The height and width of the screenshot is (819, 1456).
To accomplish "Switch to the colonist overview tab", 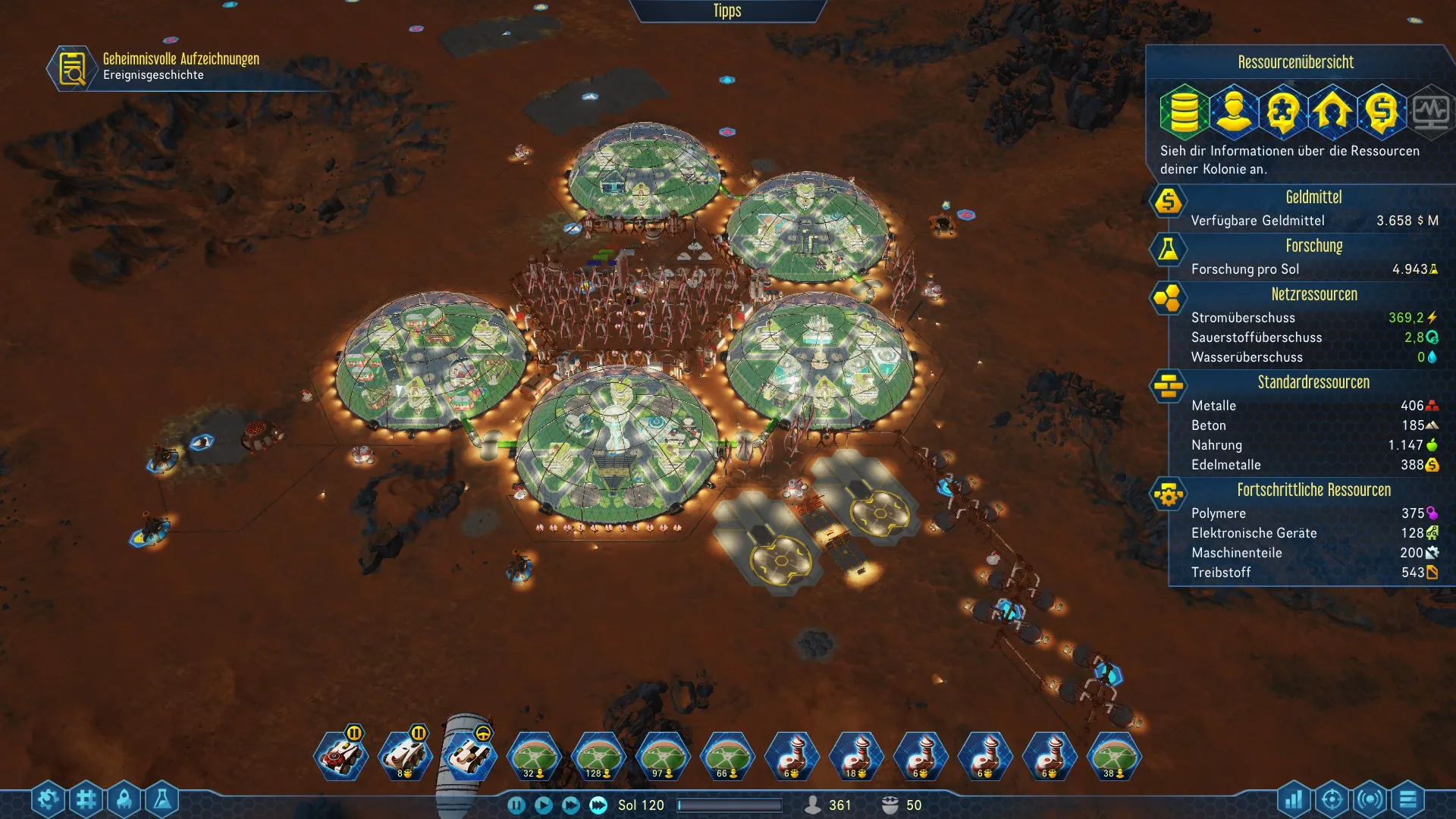I will point(1233,111).
